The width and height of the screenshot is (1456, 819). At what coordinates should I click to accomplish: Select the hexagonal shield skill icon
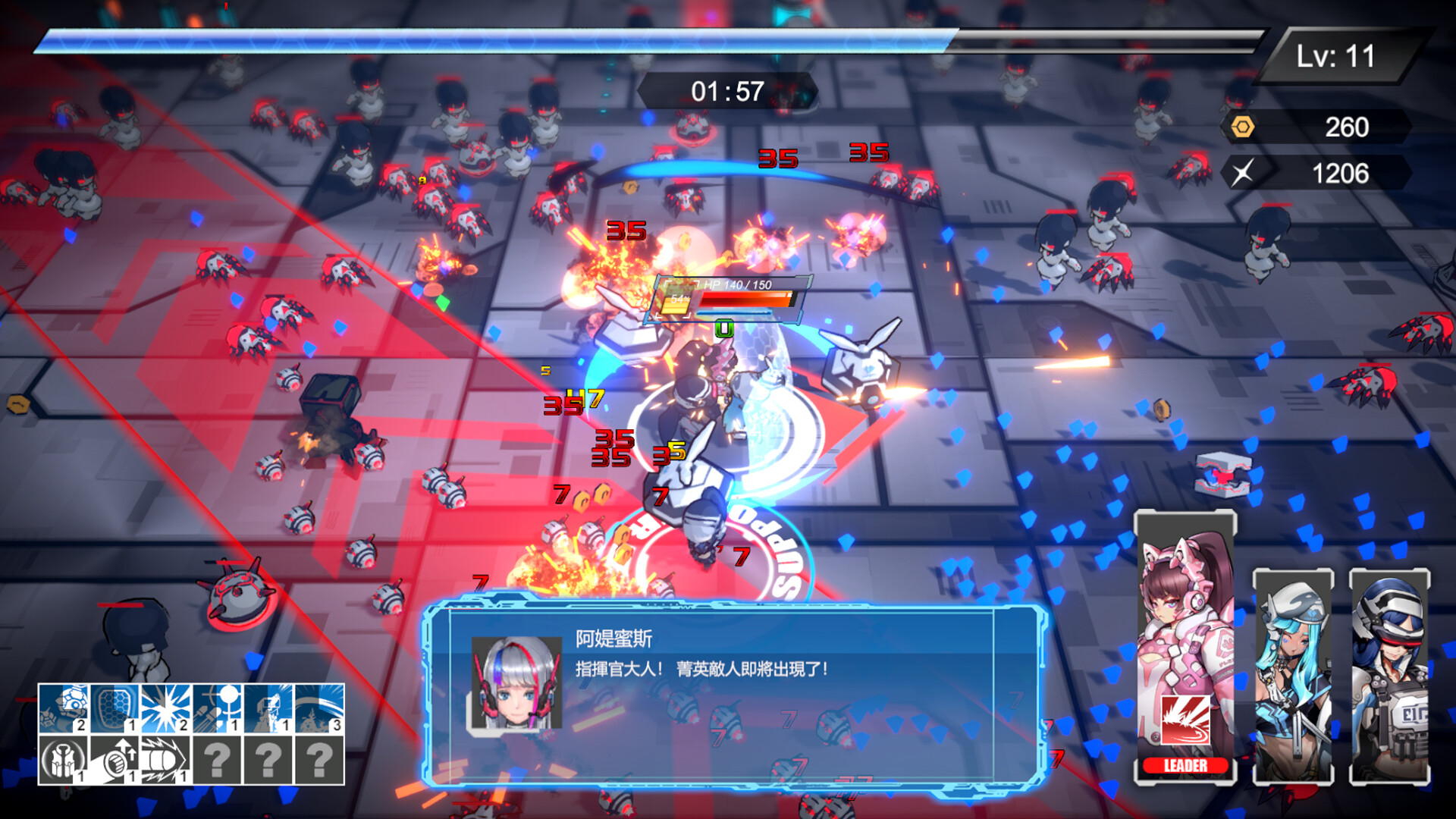point(114,708)
